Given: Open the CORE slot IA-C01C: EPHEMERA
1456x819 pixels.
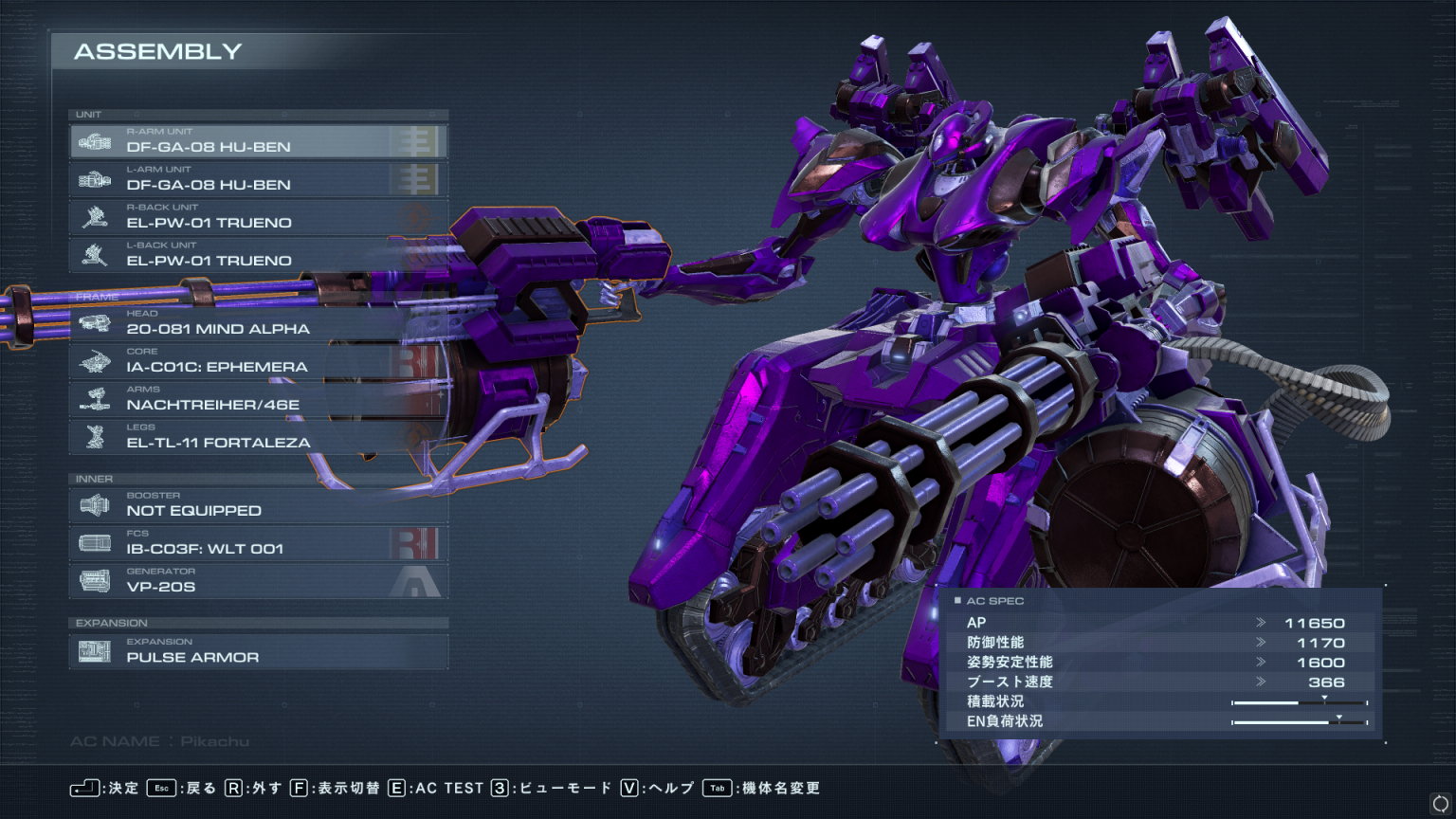Looking at the screenshot, I should 258,361.
